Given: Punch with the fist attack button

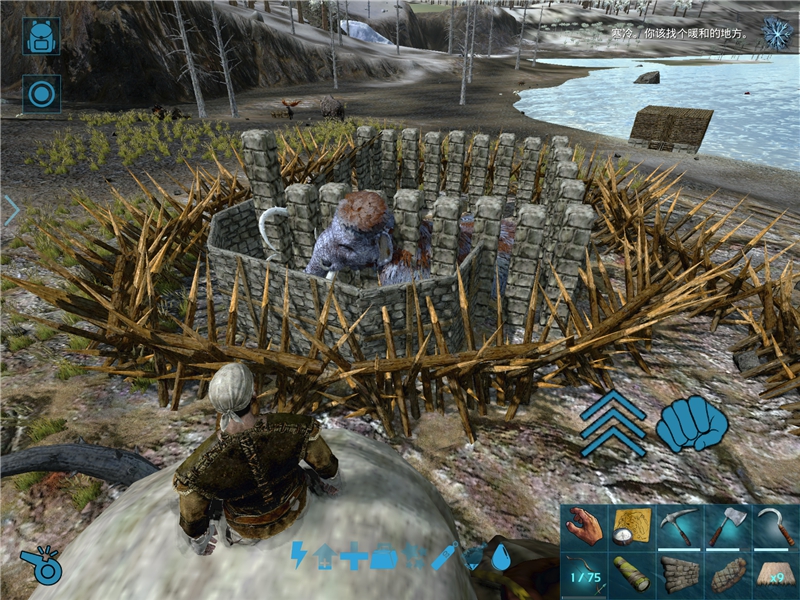Looking at the screenshot, I should click(692, 423).
